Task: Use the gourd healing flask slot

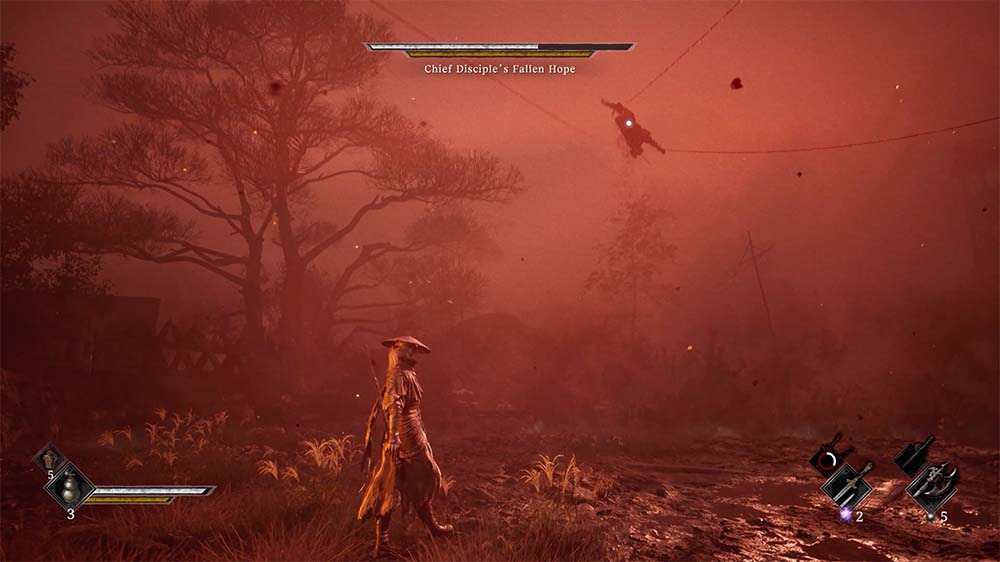Action: coord(70,489)
